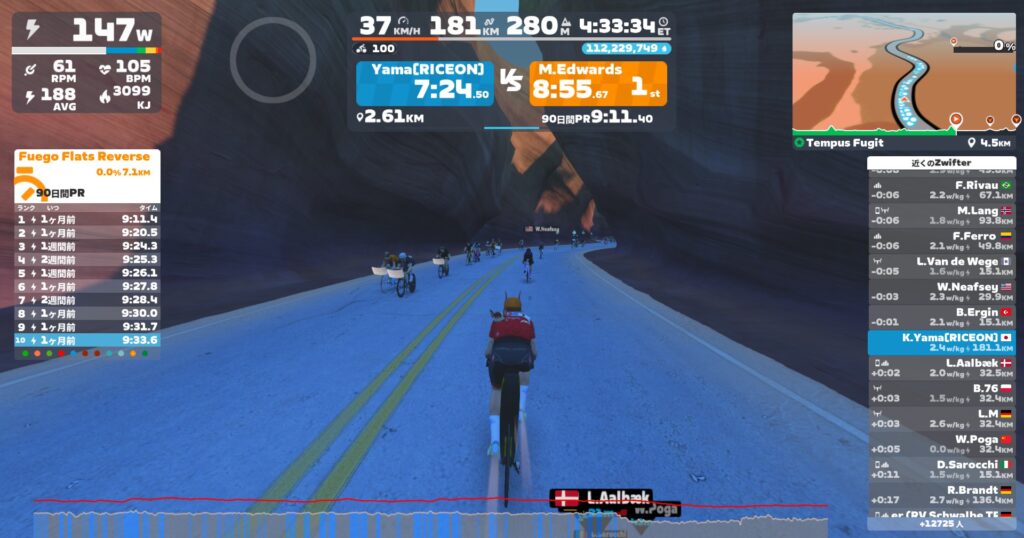Click the power readout panel showing 147w

(x=86, y=32)
